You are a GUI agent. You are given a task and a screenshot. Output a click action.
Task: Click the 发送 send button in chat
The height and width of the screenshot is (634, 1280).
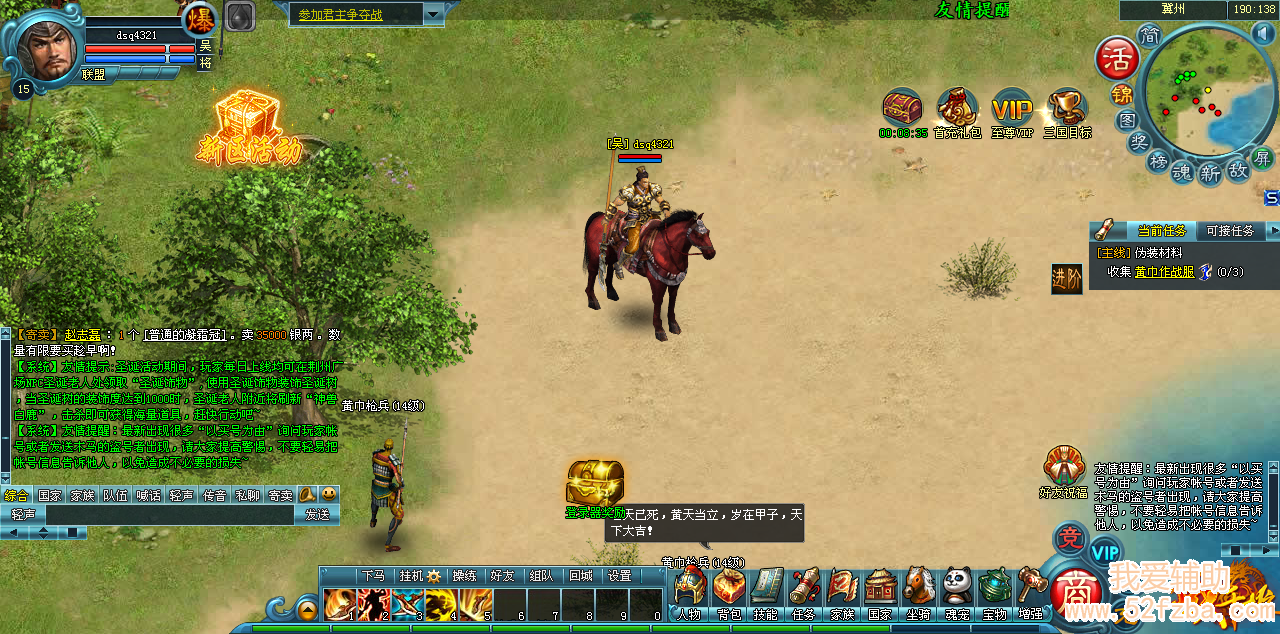(317, 514)
